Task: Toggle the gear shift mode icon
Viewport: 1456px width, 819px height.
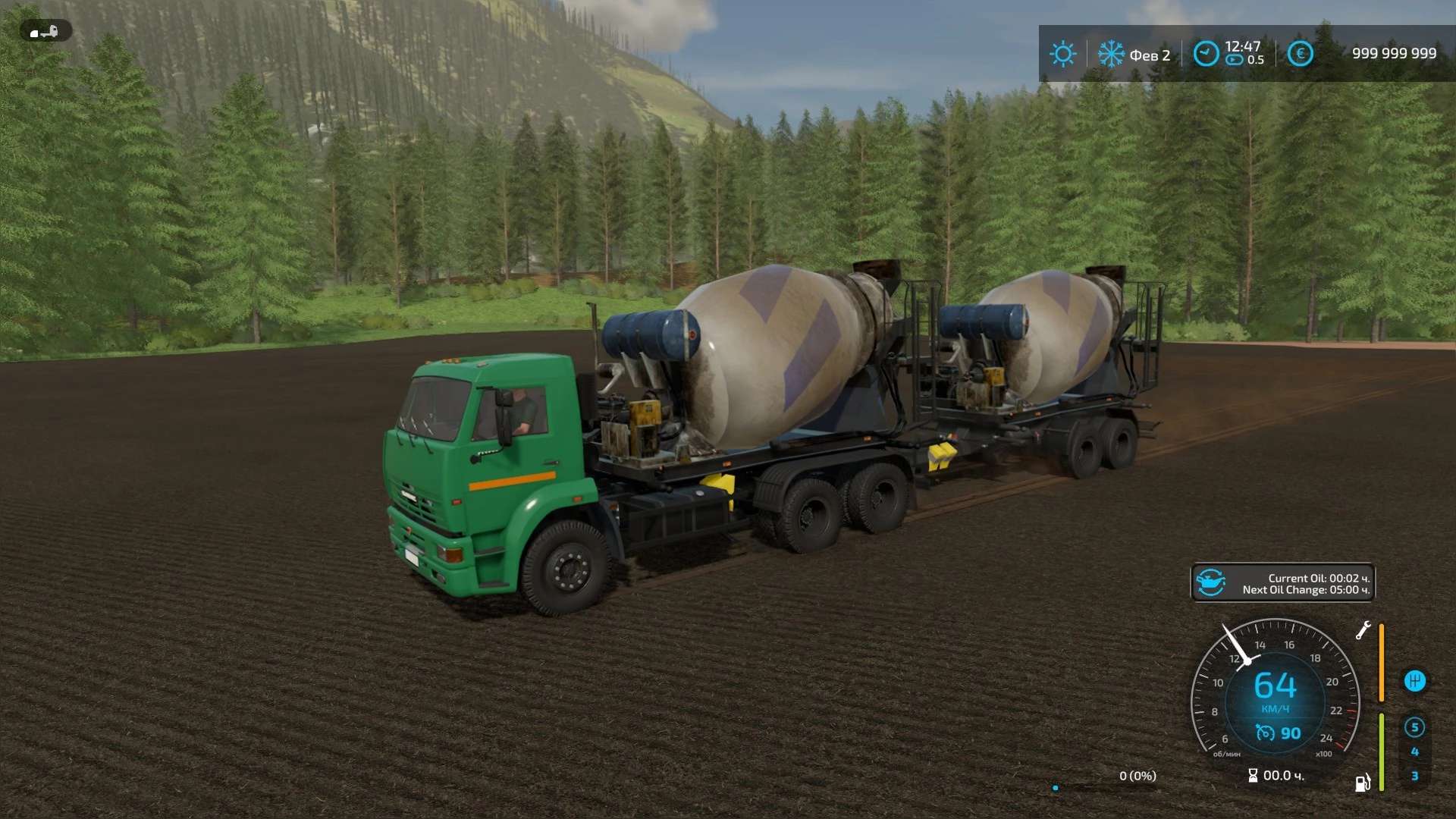Action: click(1414, 681)
